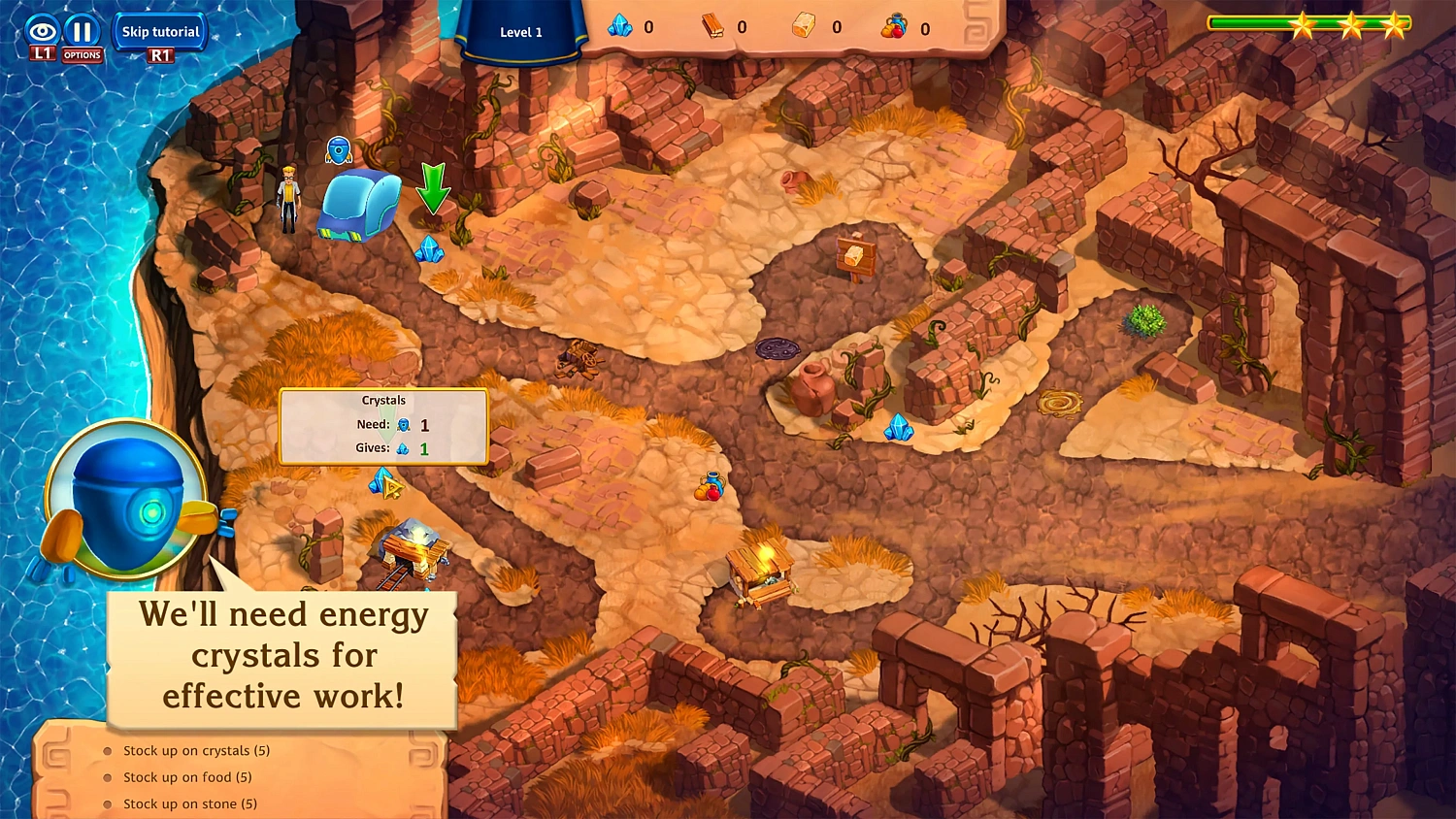Viewport: 1456px width, 819px height.
Task: Click the food pot resource icon
Action: coord(895,27)
